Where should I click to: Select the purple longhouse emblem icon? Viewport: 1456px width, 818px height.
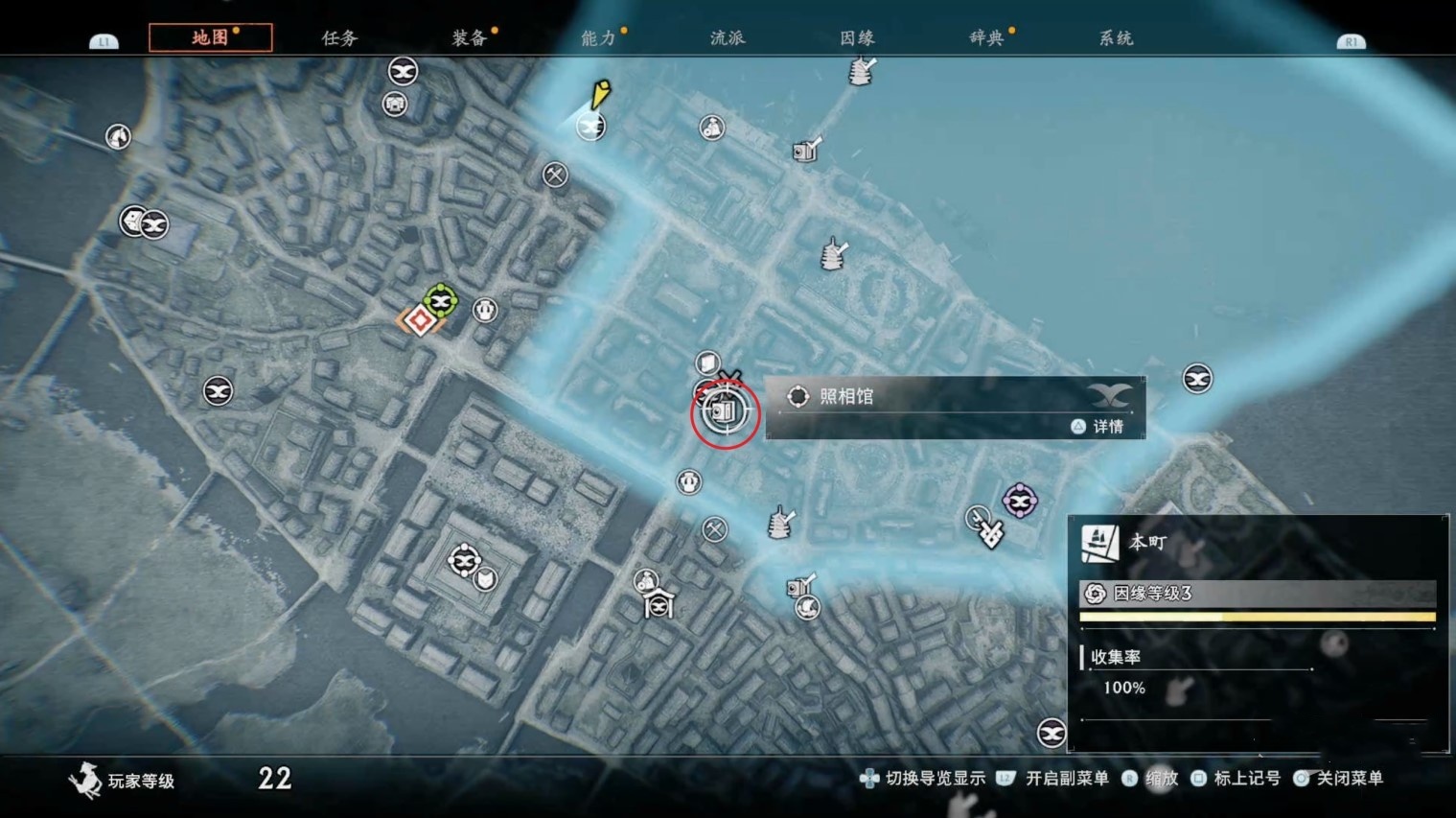(x=1019, y=502)
